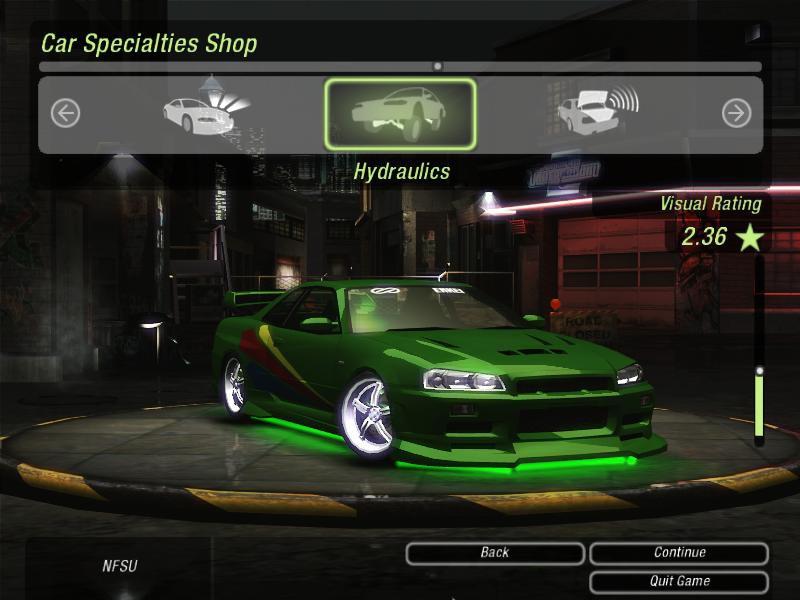
Task: Go Back to the previous menu
Action: (x=495, y=553)
